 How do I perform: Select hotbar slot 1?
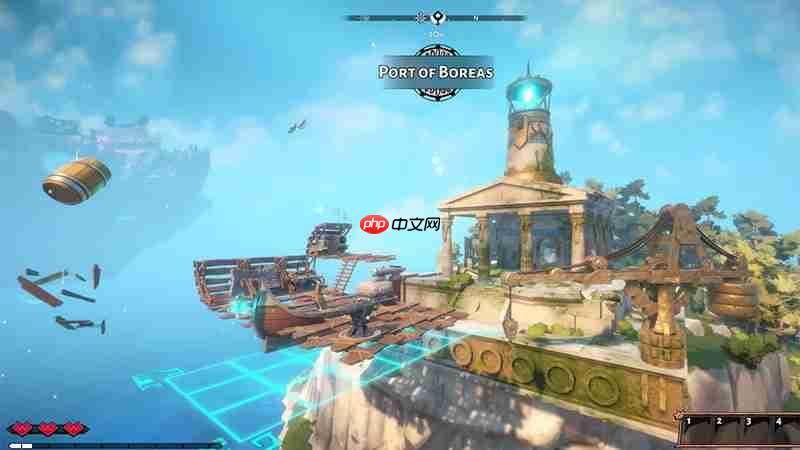click(697, 432)
